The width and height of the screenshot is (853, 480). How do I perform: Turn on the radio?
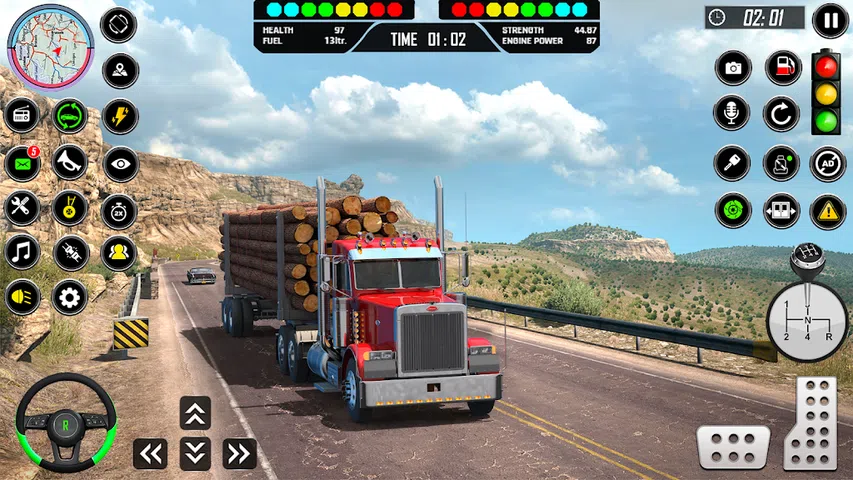point(21,116)
